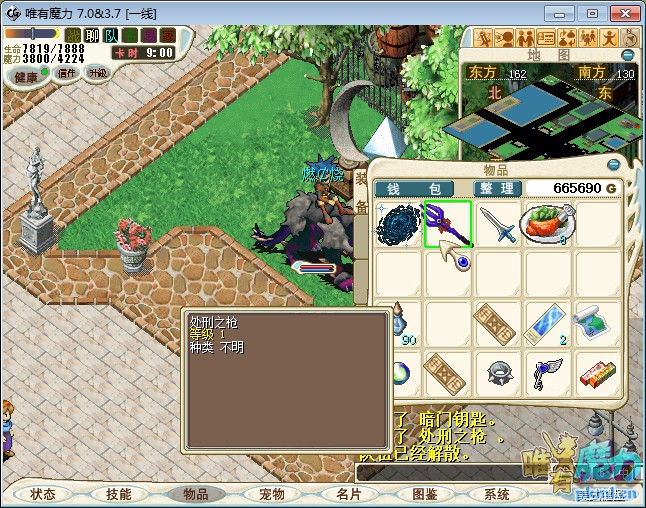Toggle the 聊 chat mode button

[x=92, y=36]
